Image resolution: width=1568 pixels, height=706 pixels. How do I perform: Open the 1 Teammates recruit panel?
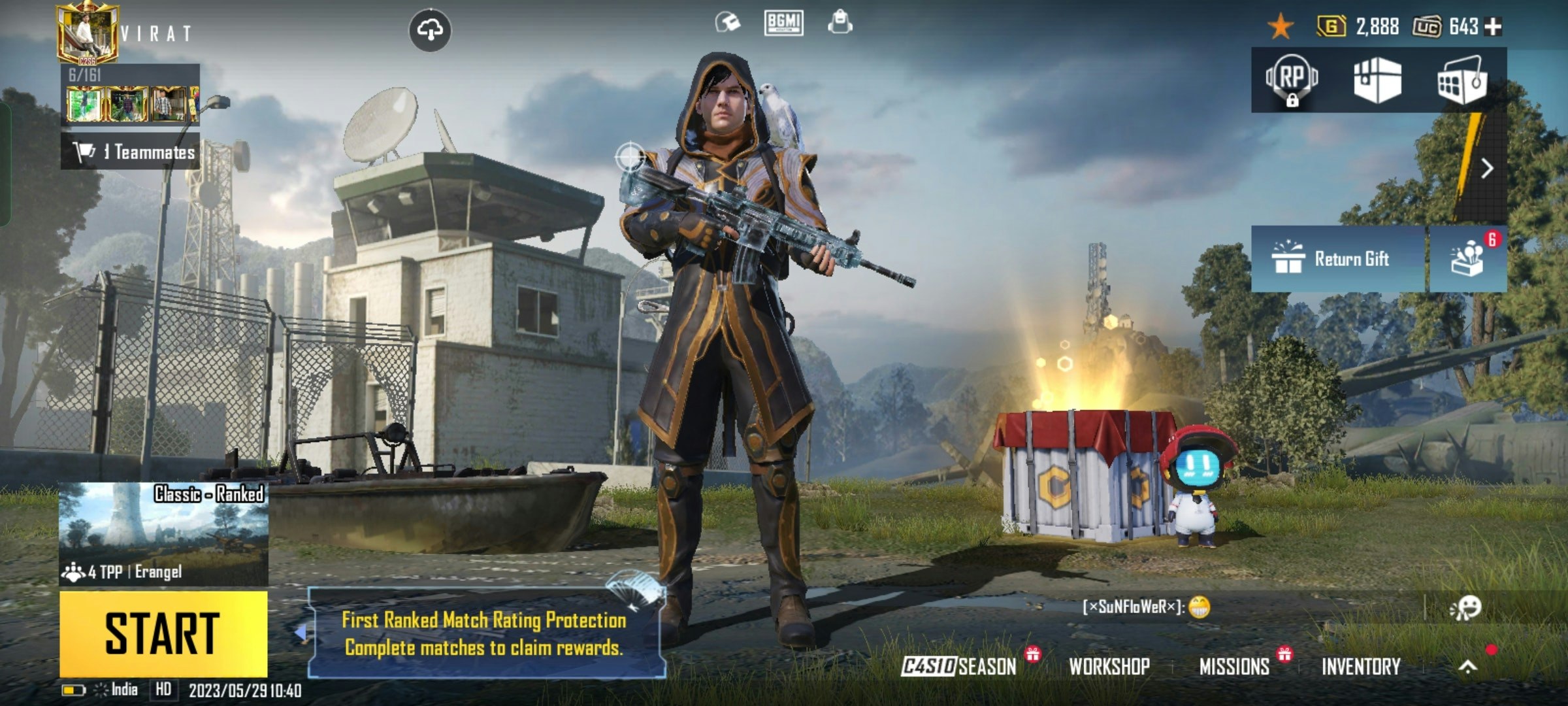pos(131,152)
